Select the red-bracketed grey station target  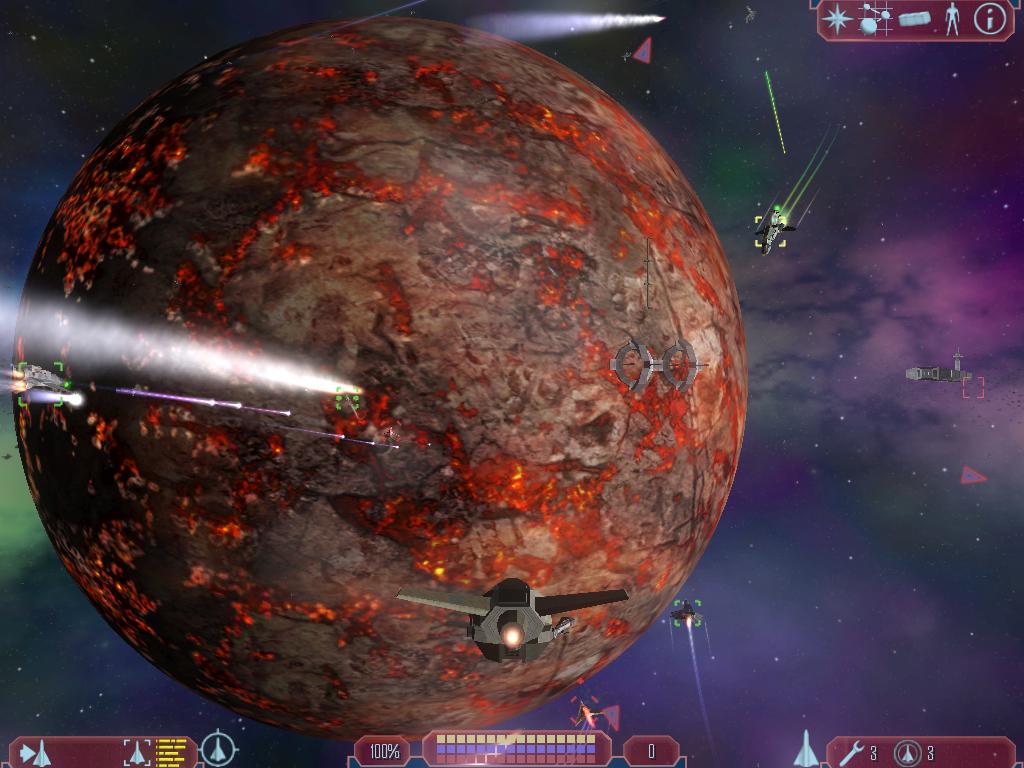click(940, 375)
